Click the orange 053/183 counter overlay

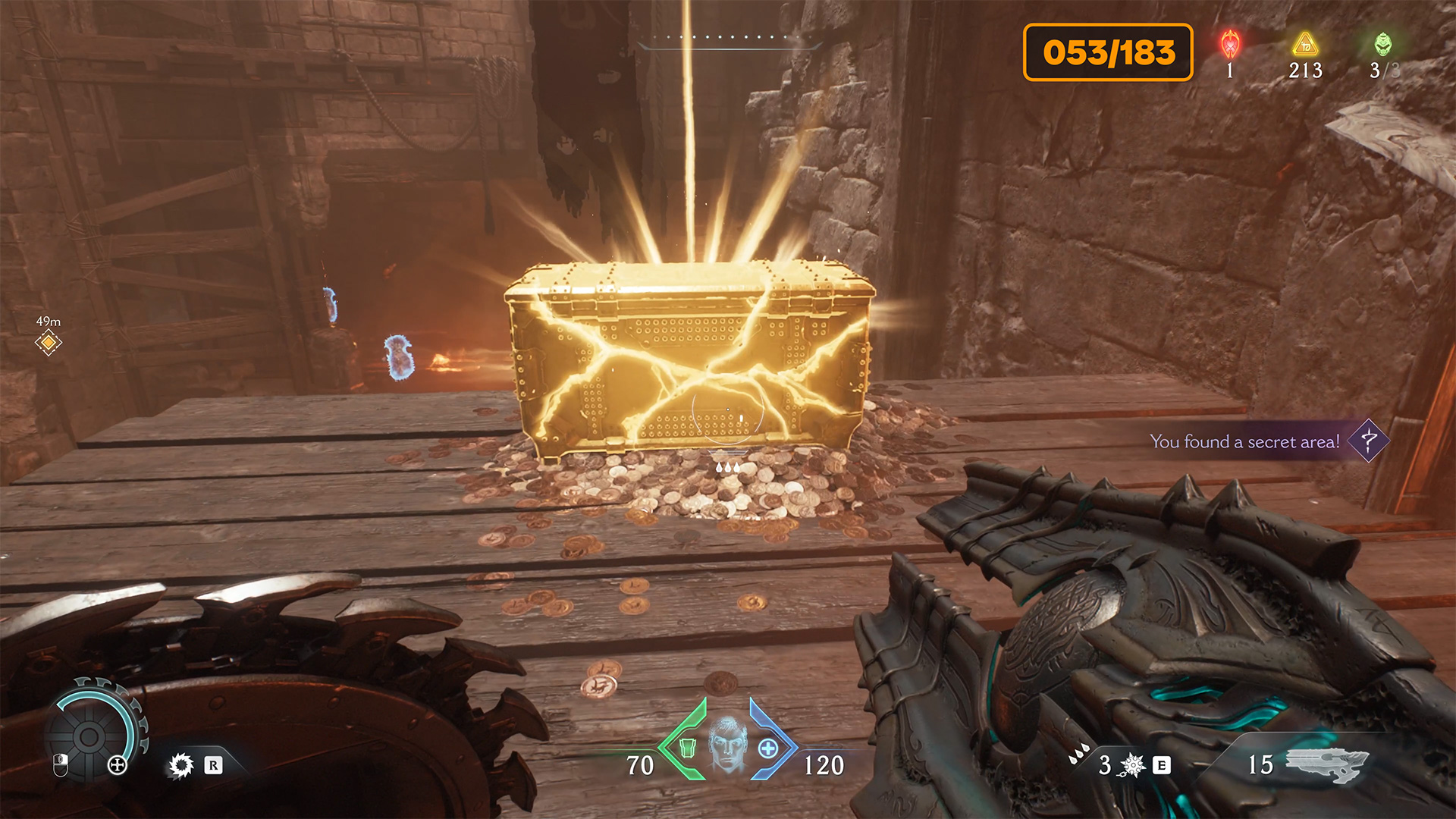coord(1108,52)
